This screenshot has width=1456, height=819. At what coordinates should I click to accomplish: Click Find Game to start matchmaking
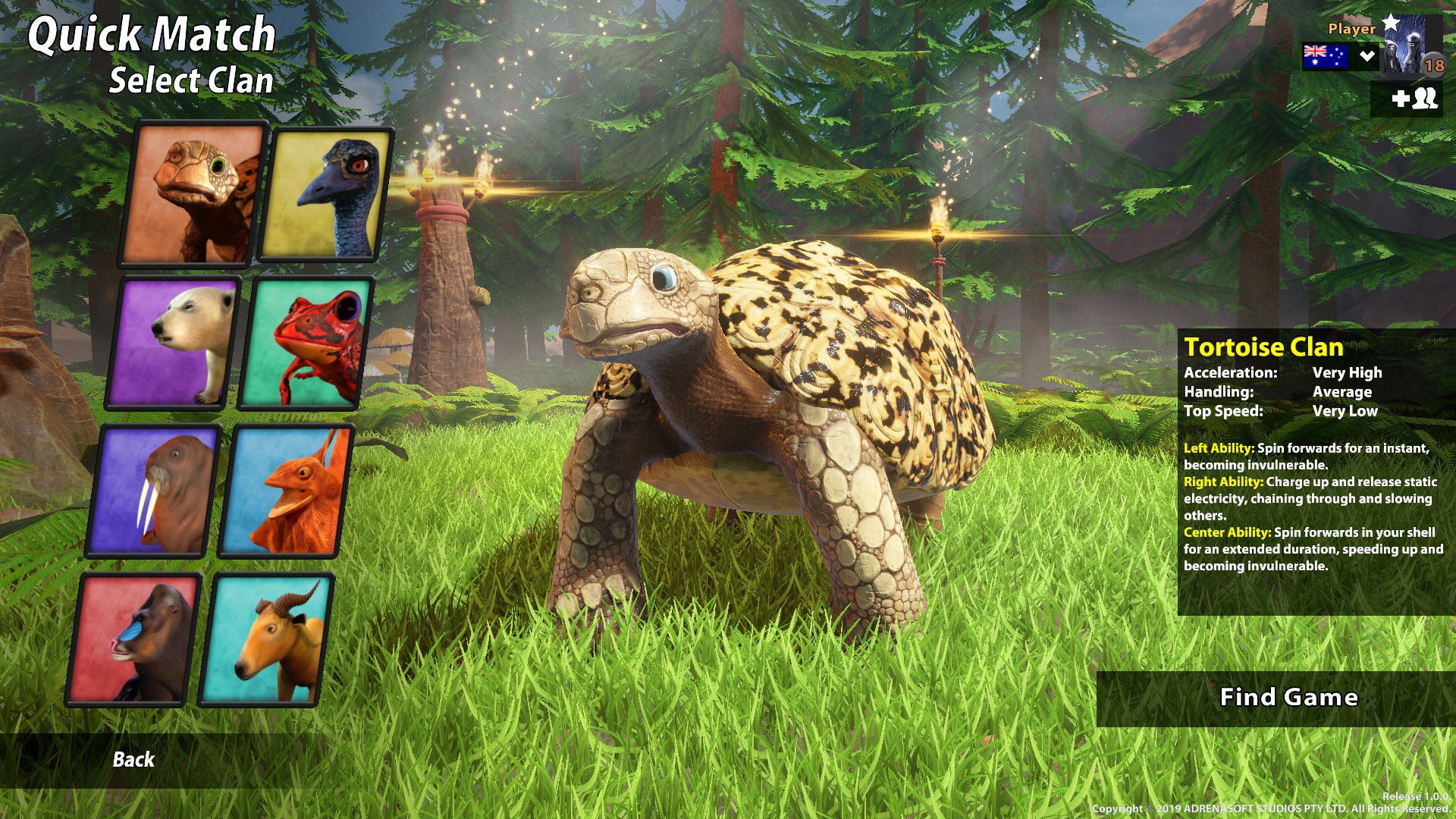point(1288,698)
